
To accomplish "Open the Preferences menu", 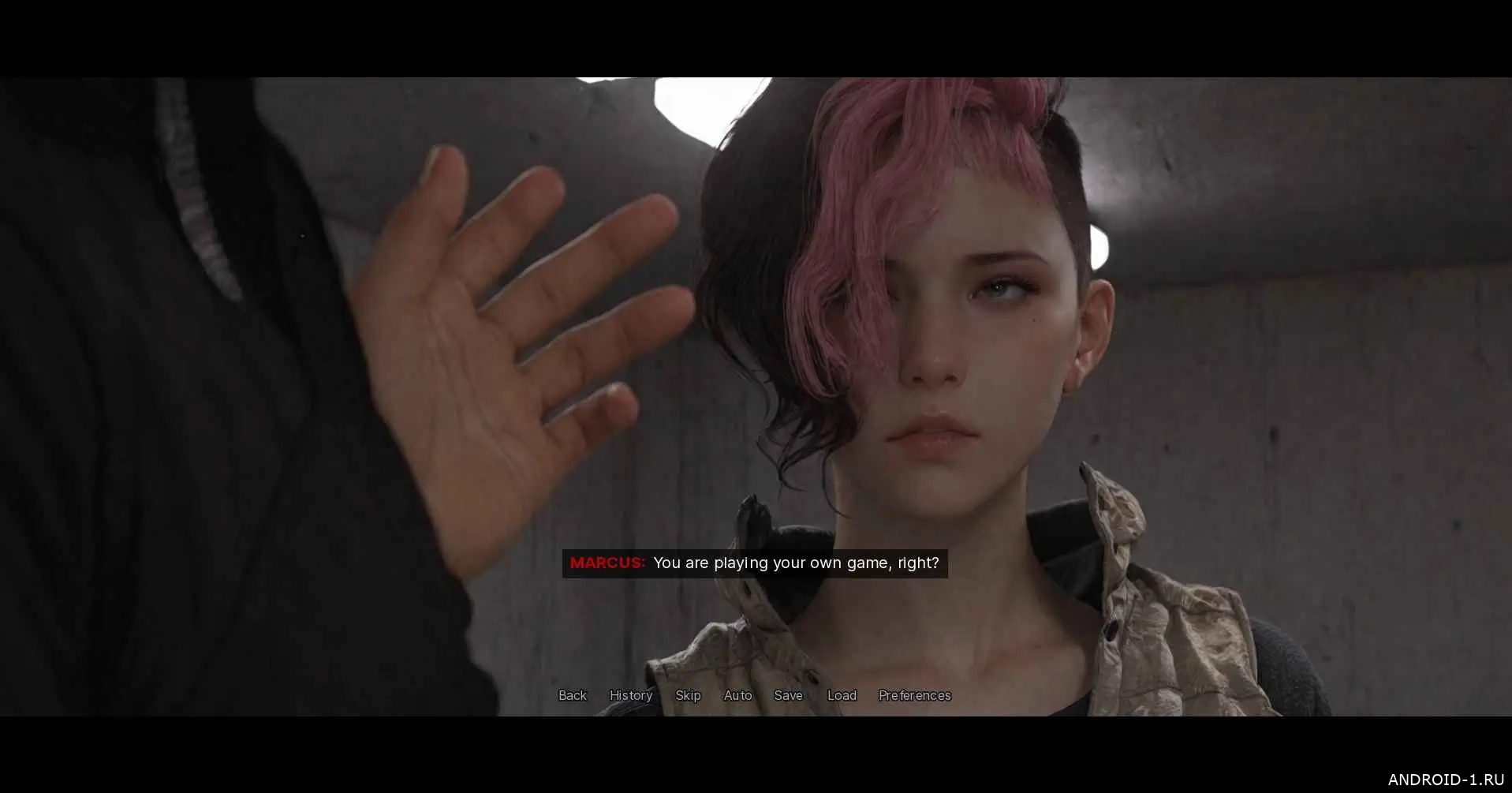I will coord(914,695).
